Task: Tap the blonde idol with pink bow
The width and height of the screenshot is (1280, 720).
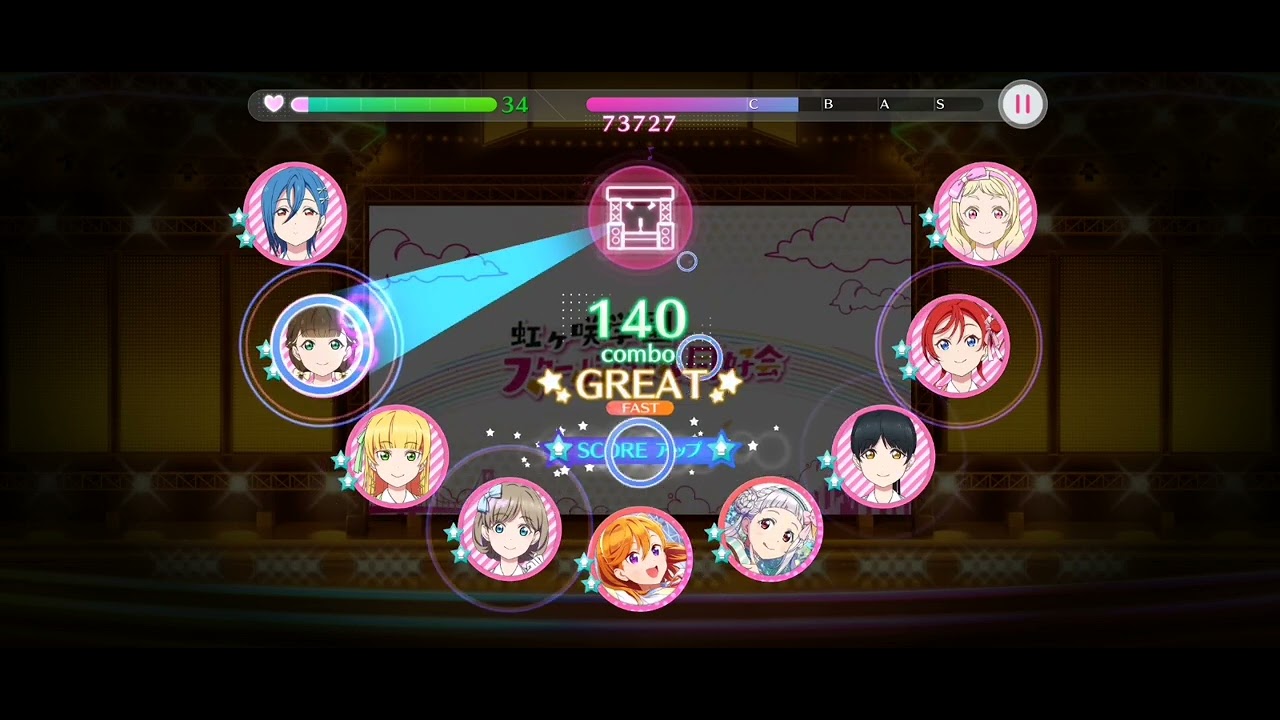Action: point(985,213)
